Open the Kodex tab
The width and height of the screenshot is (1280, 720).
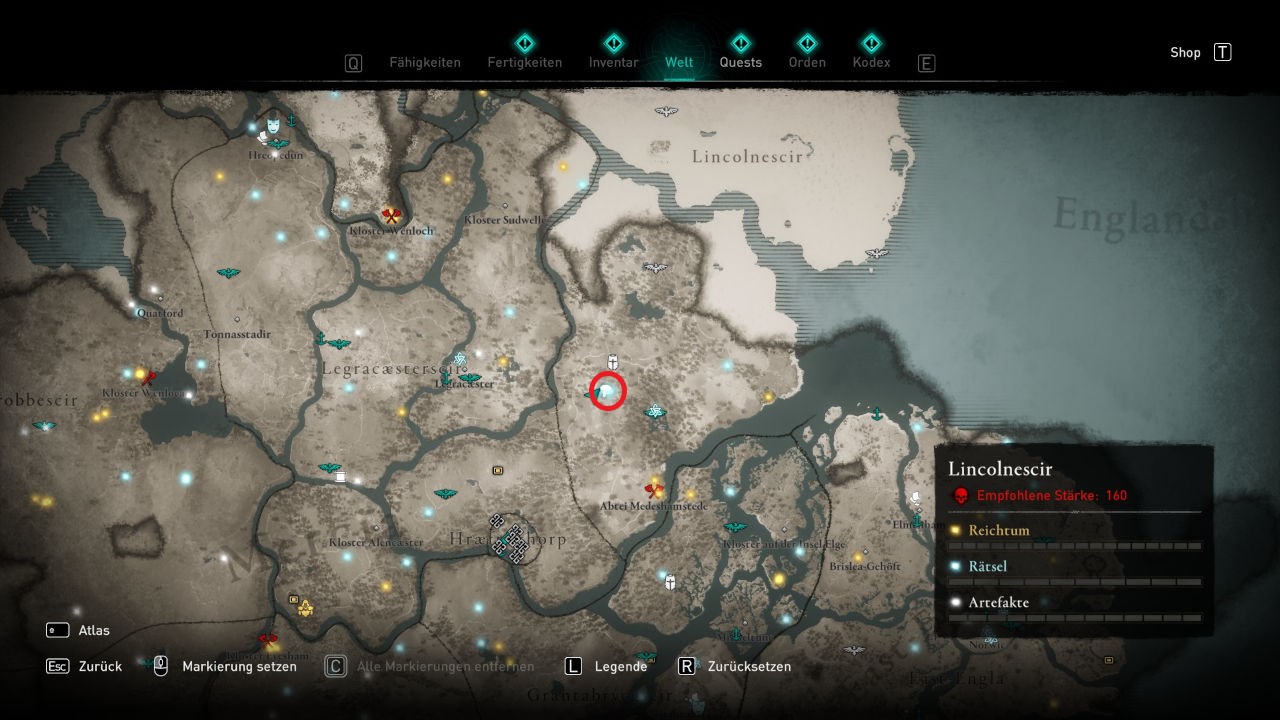point(871,62)
